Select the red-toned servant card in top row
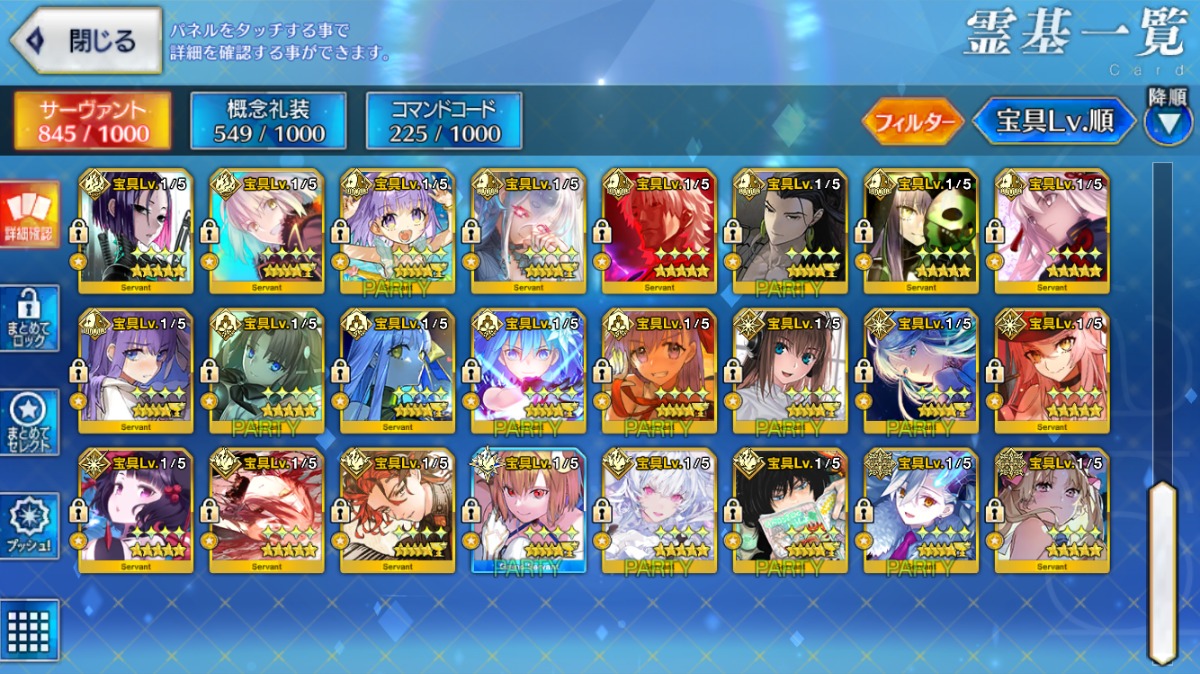Image resolution: width=1200 pixels, height=674 pixels. click(x=659, y=231)
